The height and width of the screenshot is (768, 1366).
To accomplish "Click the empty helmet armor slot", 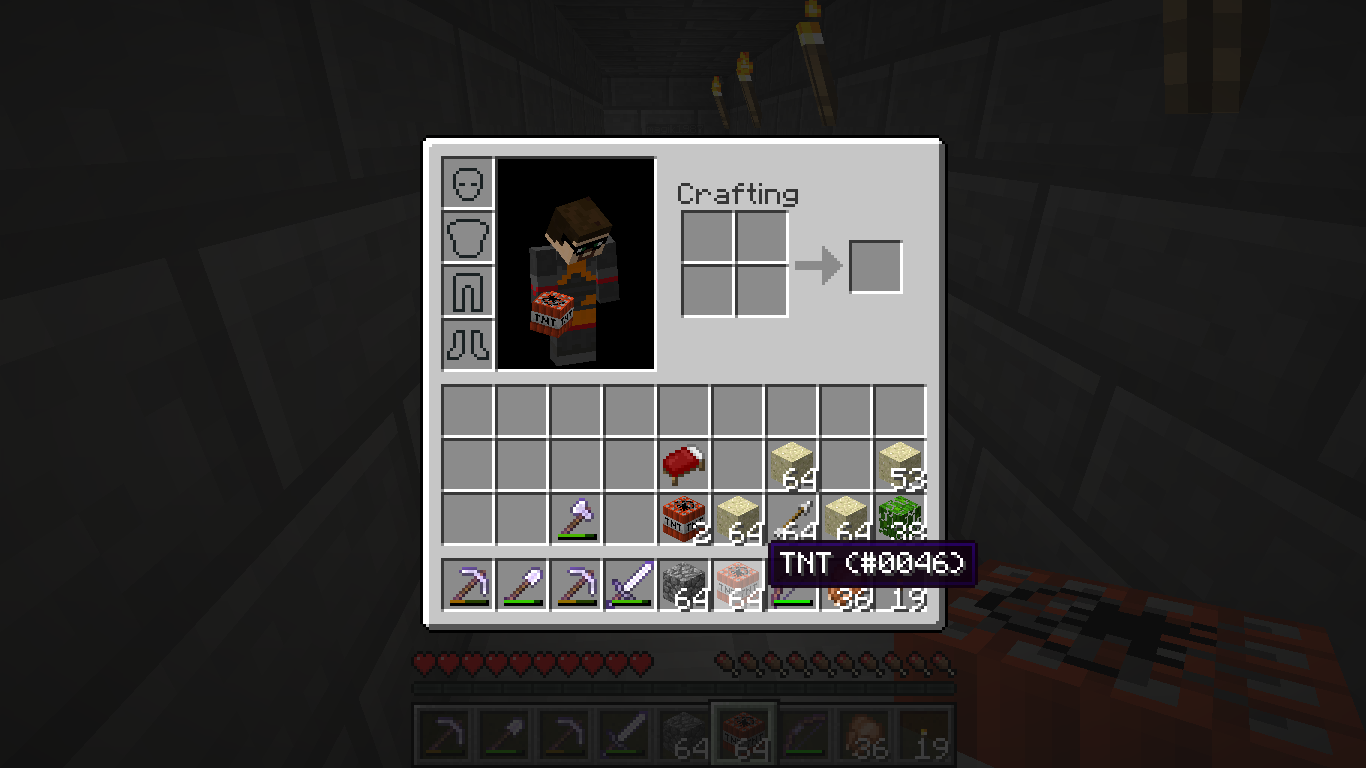I will 468,183.
